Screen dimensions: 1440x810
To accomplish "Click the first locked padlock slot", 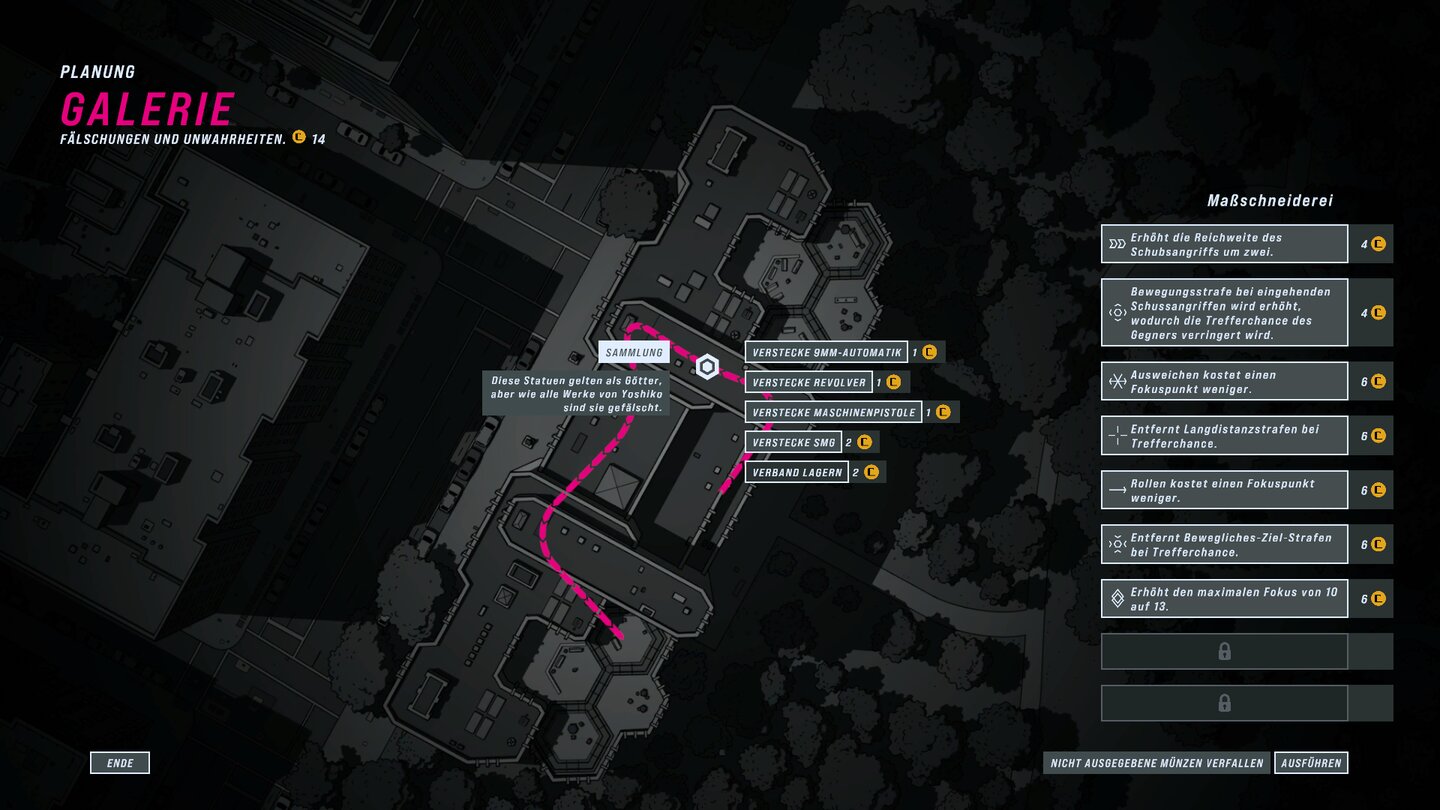I will pos(1224,651).
